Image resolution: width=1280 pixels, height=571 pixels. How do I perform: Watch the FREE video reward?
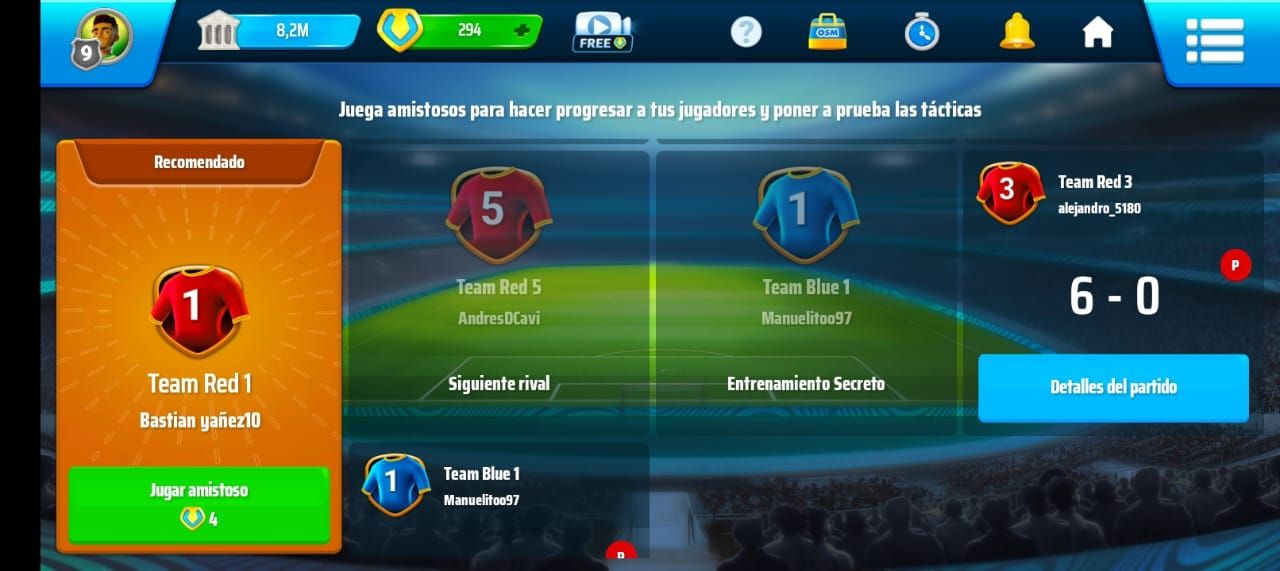pyautogui.click(x=602, y=32)
